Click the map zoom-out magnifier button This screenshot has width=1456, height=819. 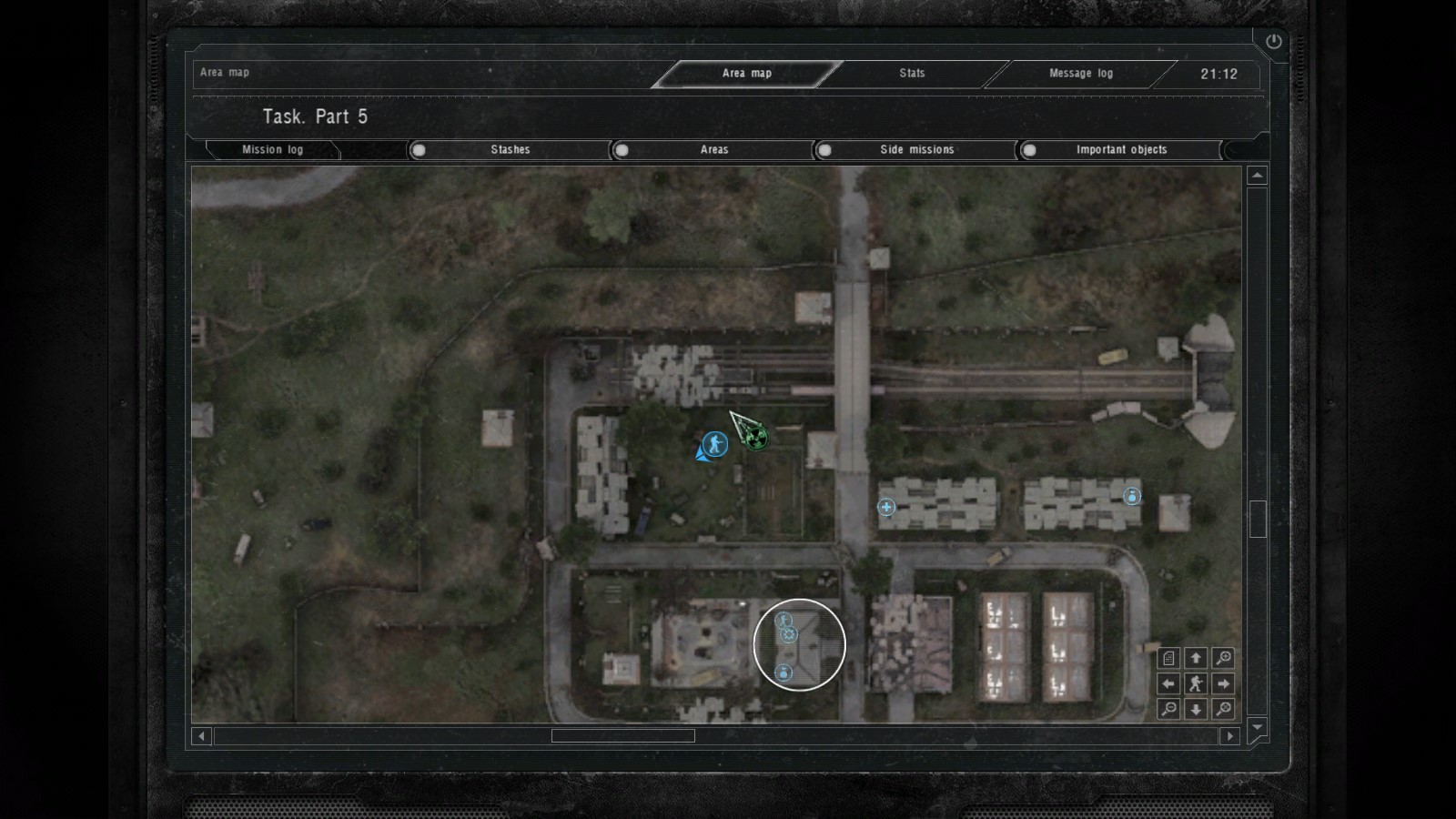click(x=1168, y=709)
